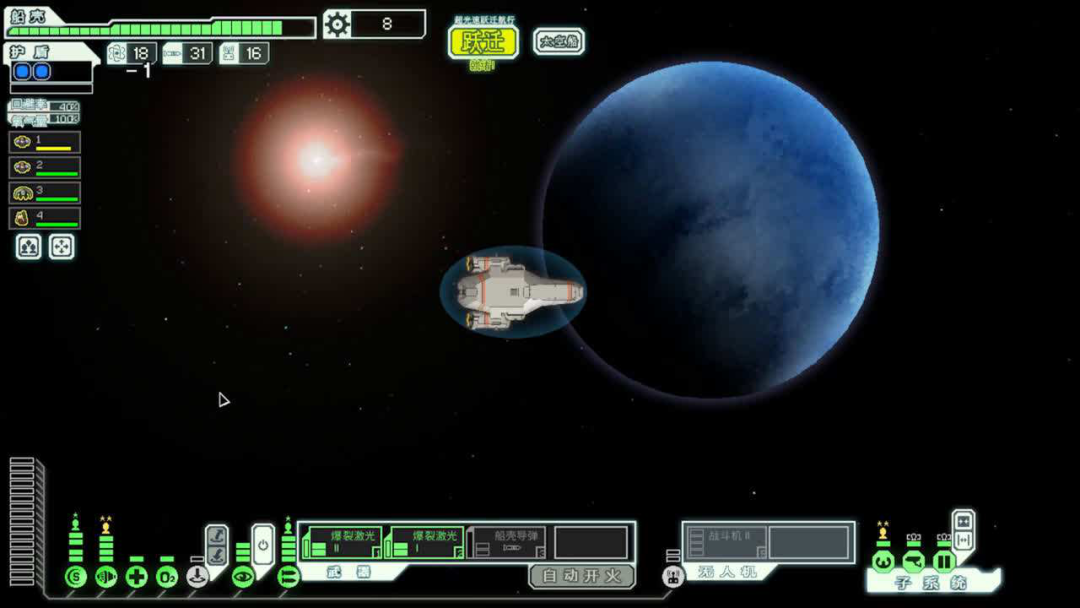Toggle the 自动开火 autofire button
The height and width of the screenshot is (608, 1080).
[581, 576]
